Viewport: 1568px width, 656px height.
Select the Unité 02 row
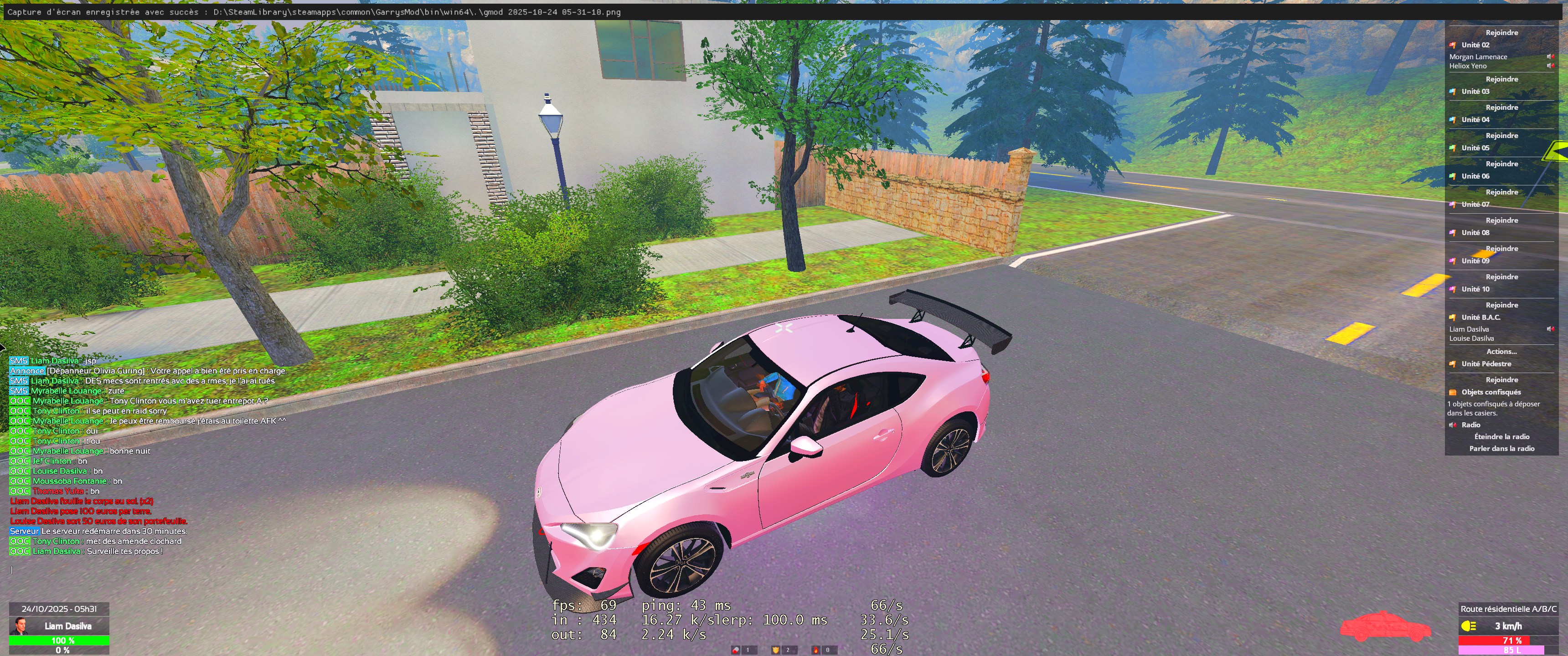1475,45
